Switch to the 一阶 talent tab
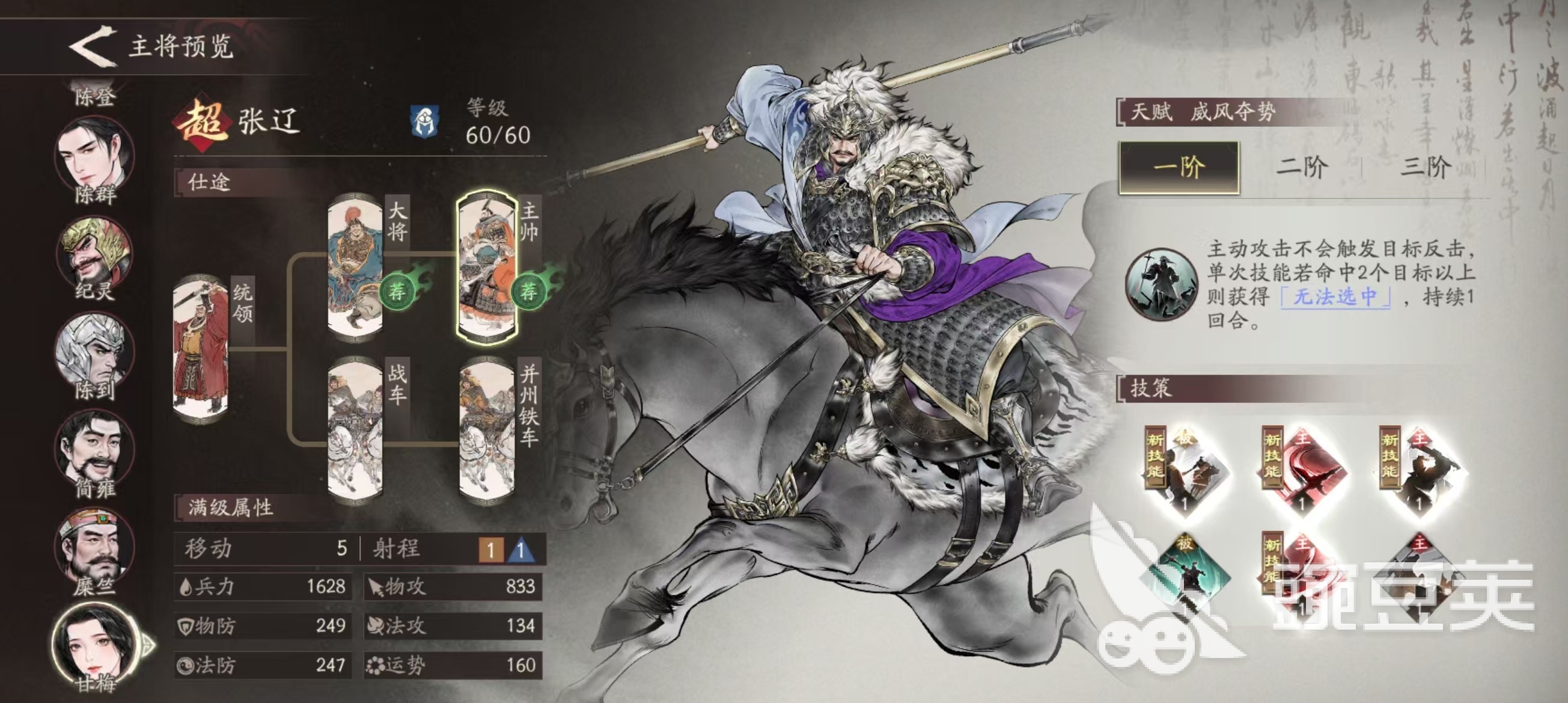 pos(1179,167)
